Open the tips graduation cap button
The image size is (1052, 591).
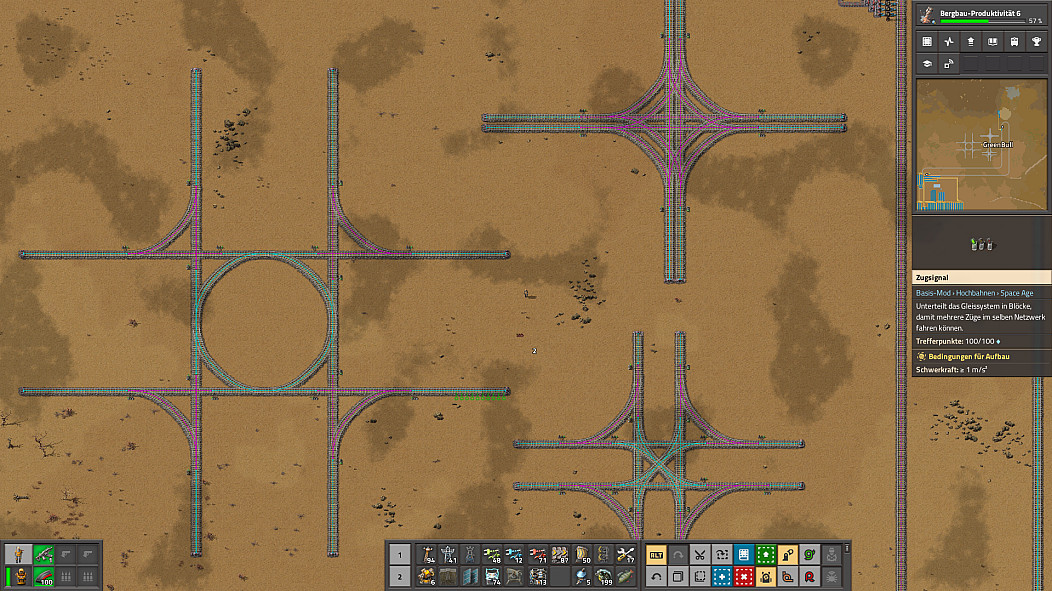927,64
